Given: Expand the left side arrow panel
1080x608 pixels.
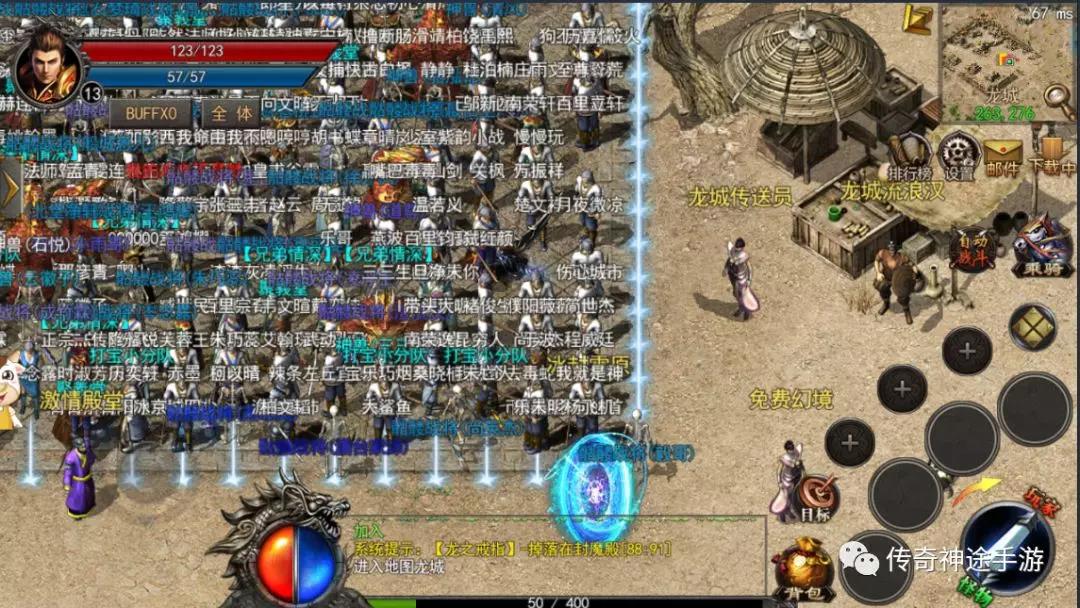Looking at the screenshot, I should [10, 187].
